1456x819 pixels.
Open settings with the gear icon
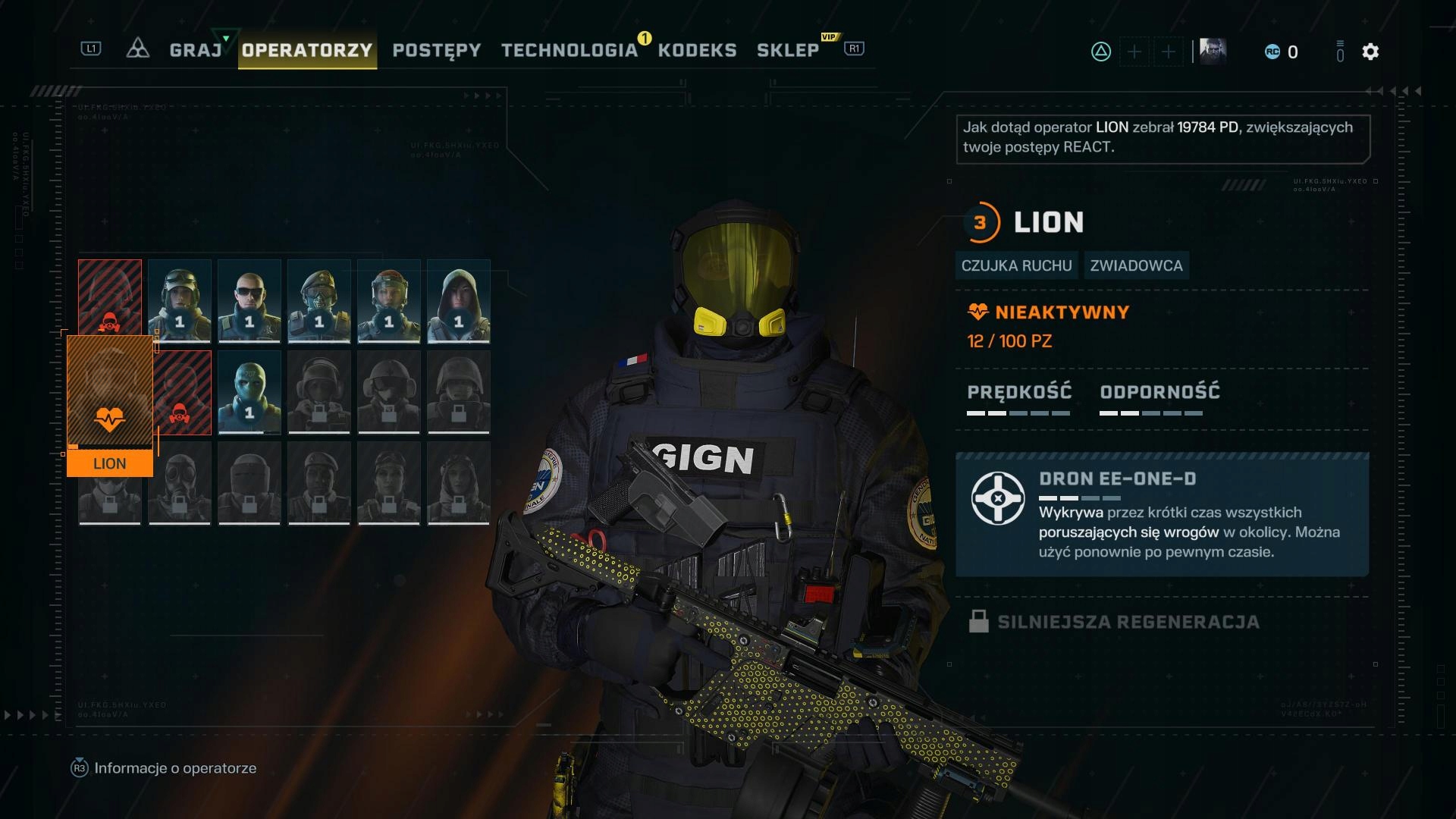[x=1370, y=52]
